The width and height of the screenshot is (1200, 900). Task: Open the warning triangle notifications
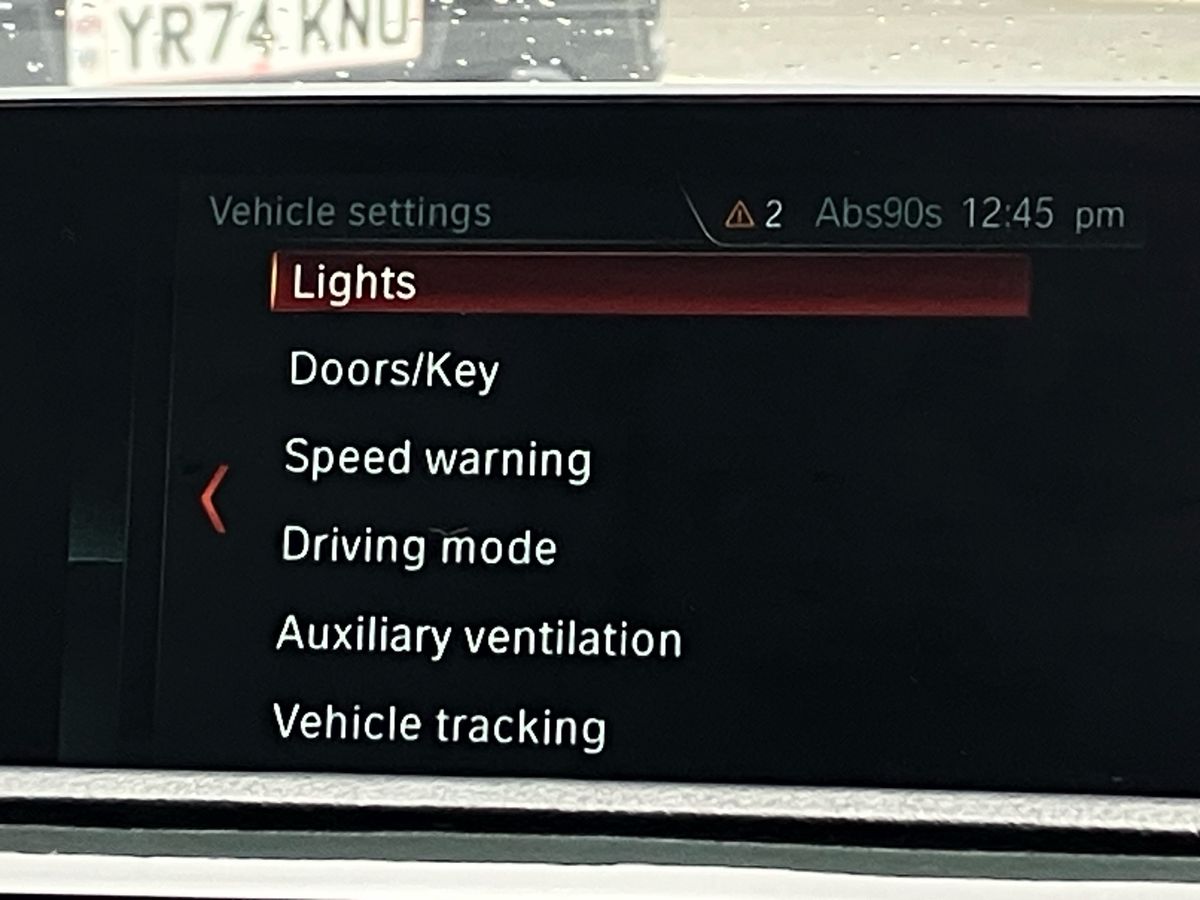[x=740, y=214]
